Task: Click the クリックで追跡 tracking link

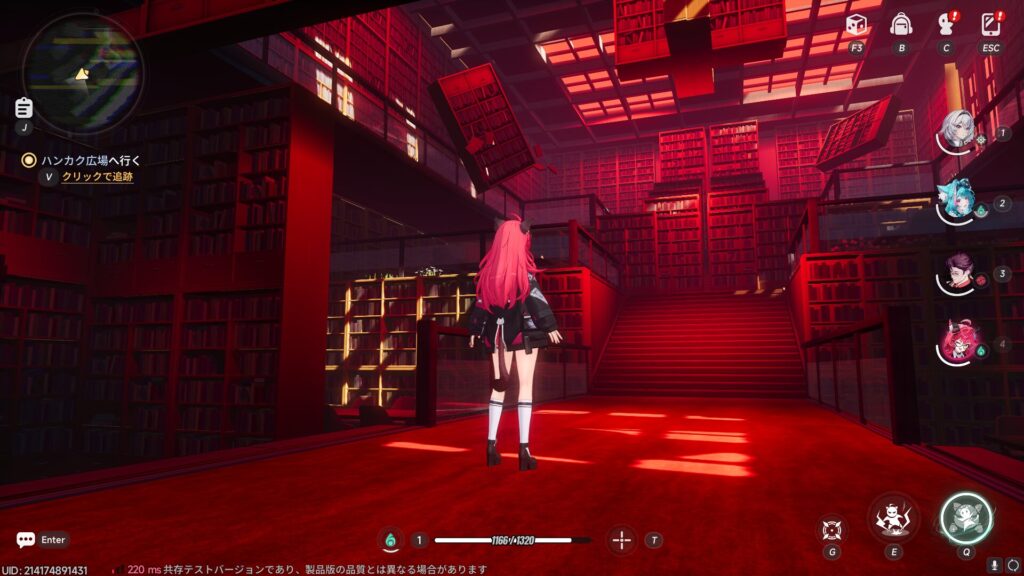Action: point(97,177)
